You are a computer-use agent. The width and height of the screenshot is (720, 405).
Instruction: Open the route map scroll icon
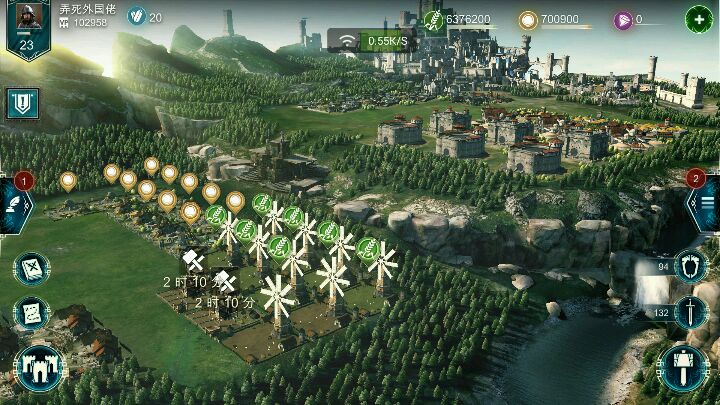point(31,313)
